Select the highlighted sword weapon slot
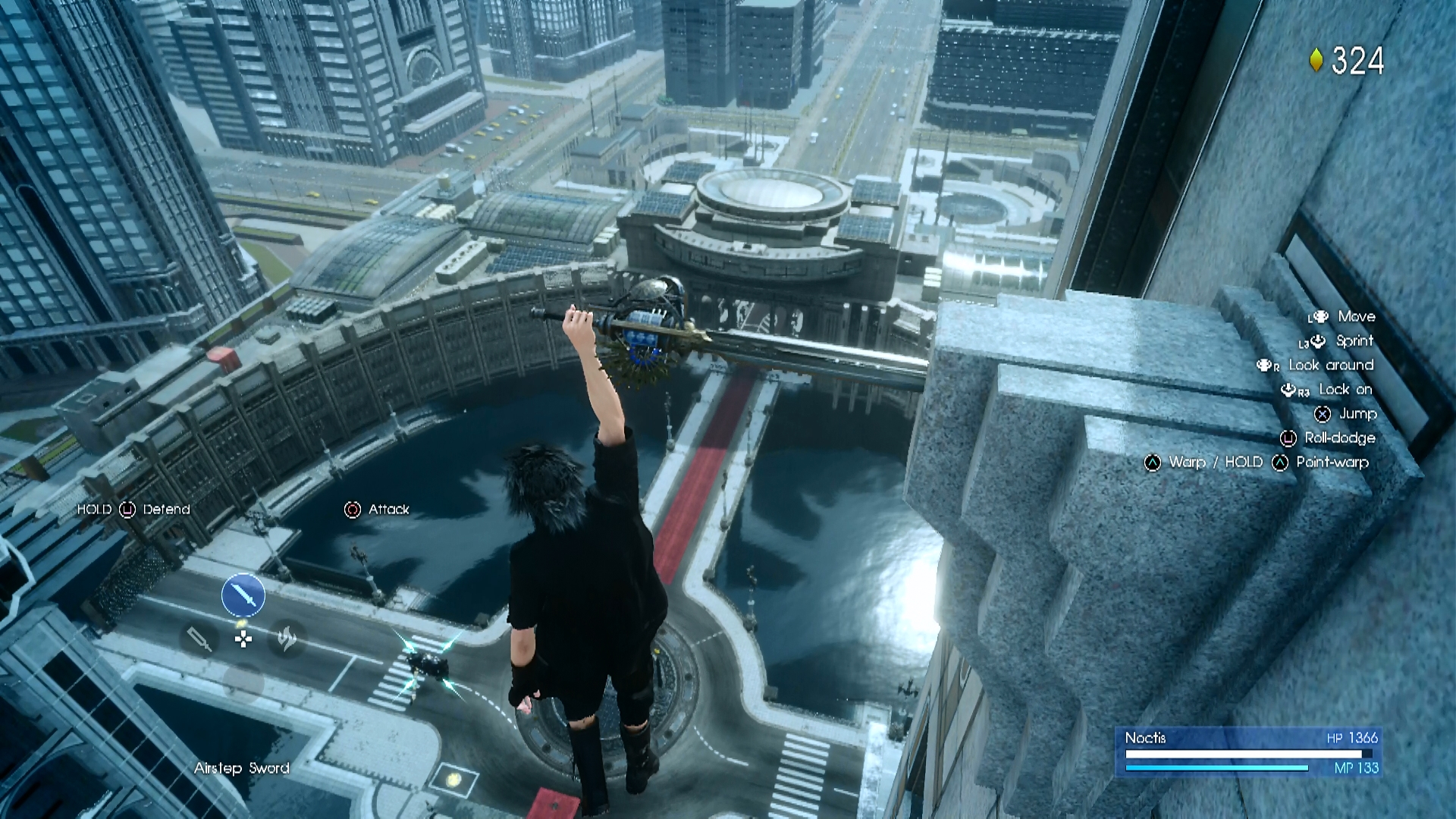1456x819 pixels. pos(243,595)
